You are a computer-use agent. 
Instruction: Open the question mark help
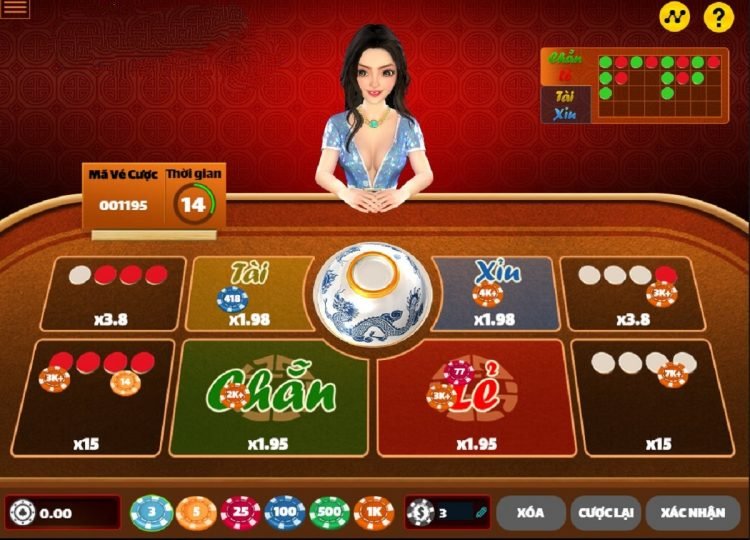pyautogui.click(x=718, y=17)
